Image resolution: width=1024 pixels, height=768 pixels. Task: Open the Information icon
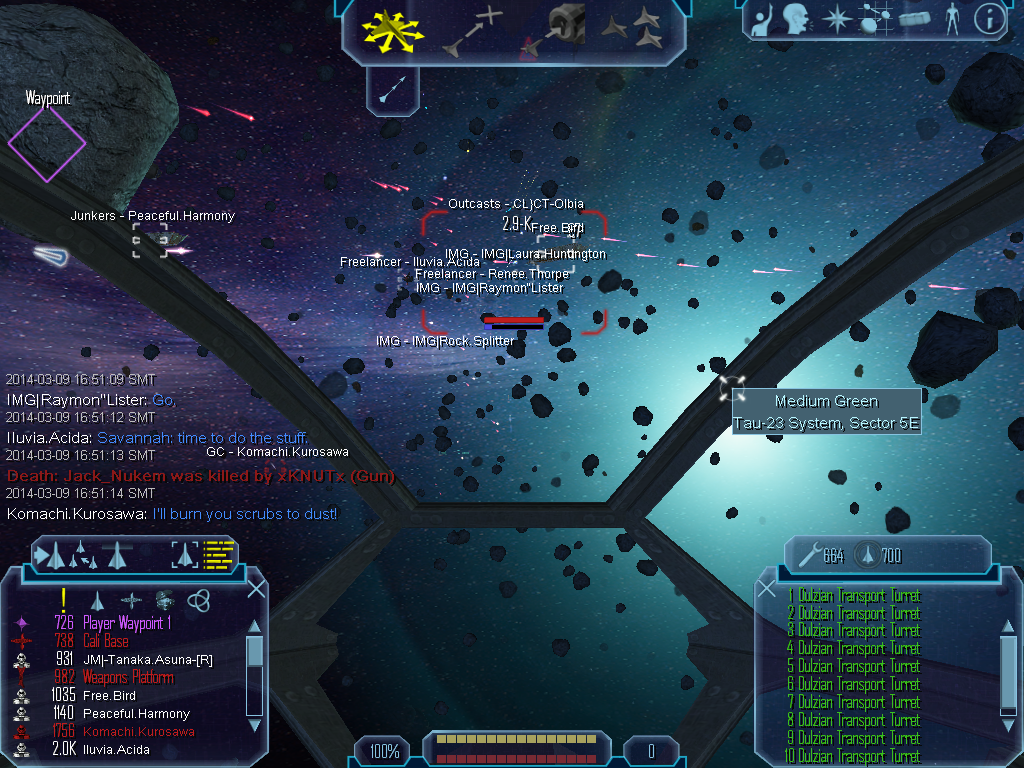pos(989,18)
